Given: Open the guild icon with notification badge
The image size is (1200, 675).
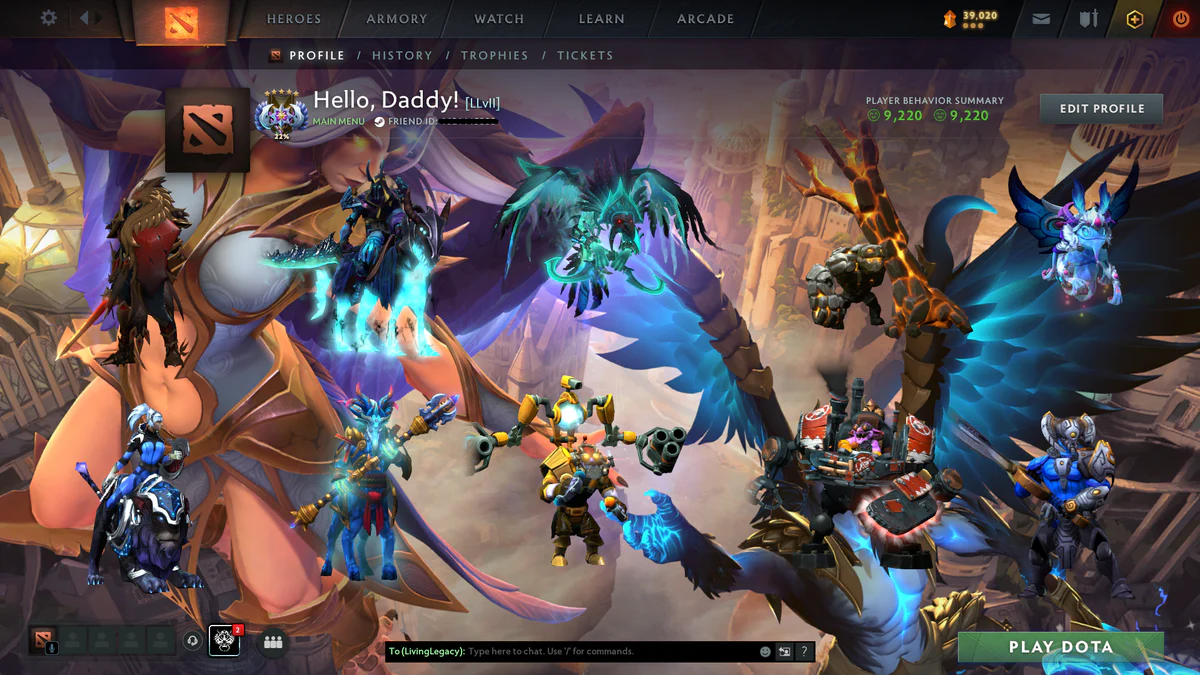Looking at the screenshot, I should 224,640.
